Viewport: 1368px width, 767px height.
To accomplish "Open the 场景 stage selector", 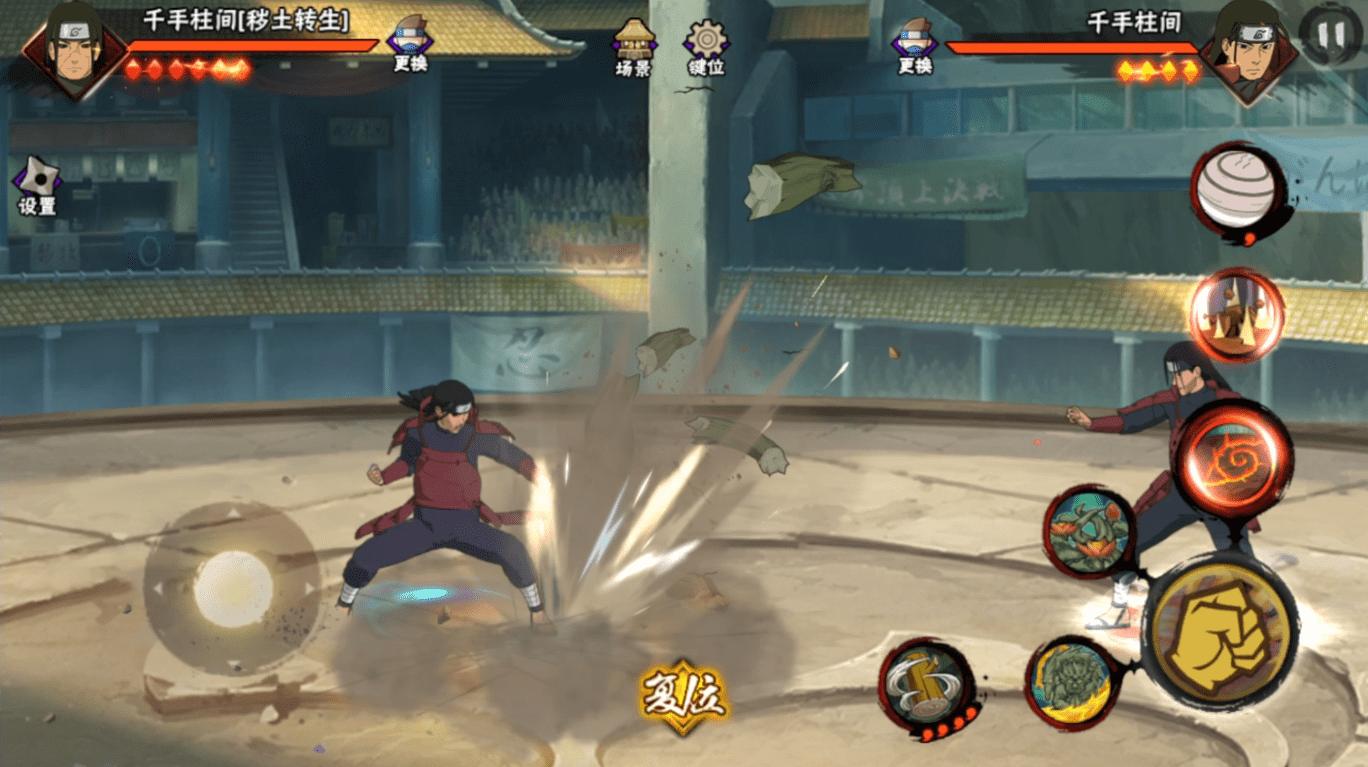I will [x=634, y=45].
